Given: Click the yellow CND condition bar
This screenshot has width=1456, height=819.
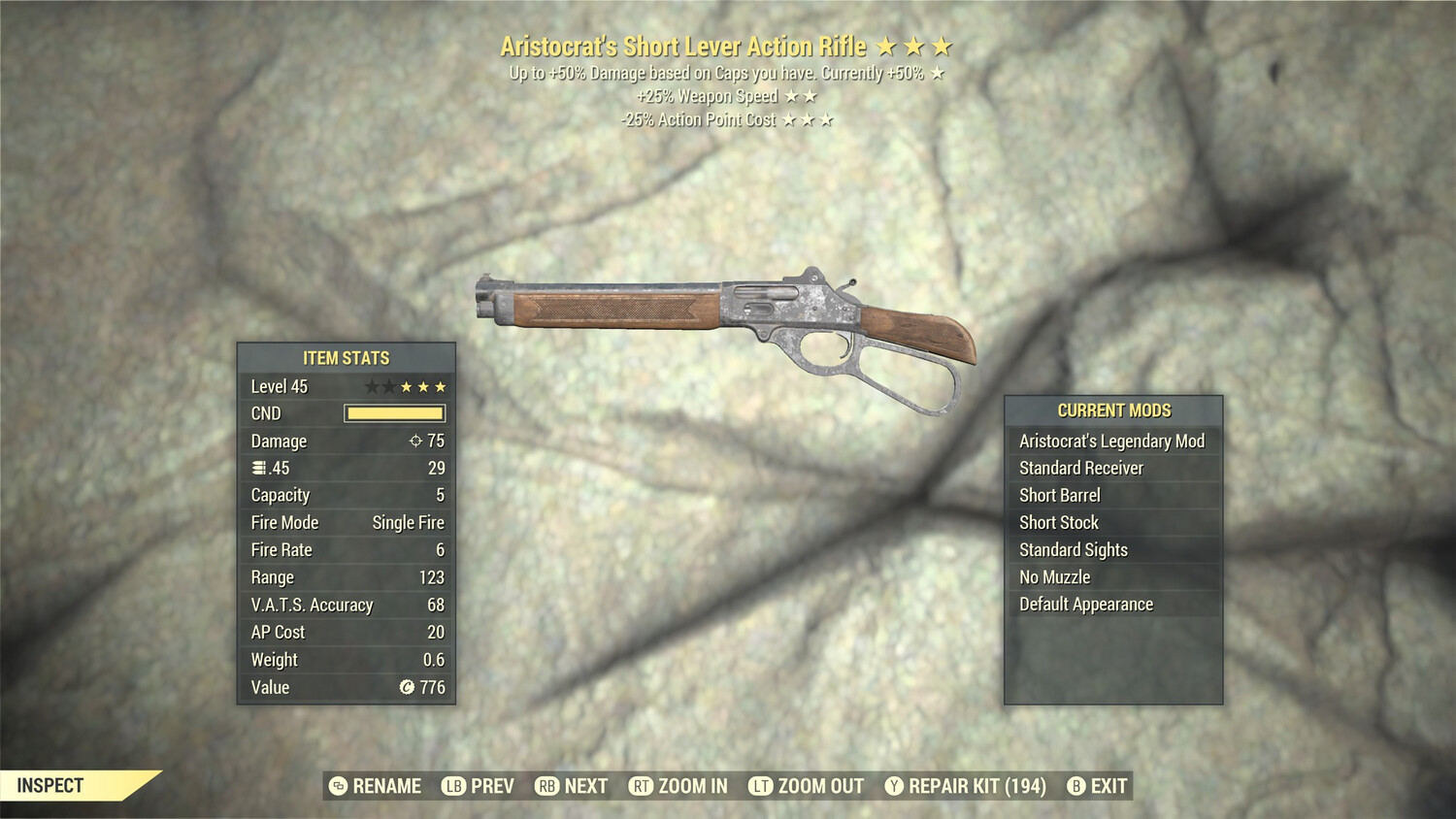Looking at the screenshot, I should [x=394, y=412].
